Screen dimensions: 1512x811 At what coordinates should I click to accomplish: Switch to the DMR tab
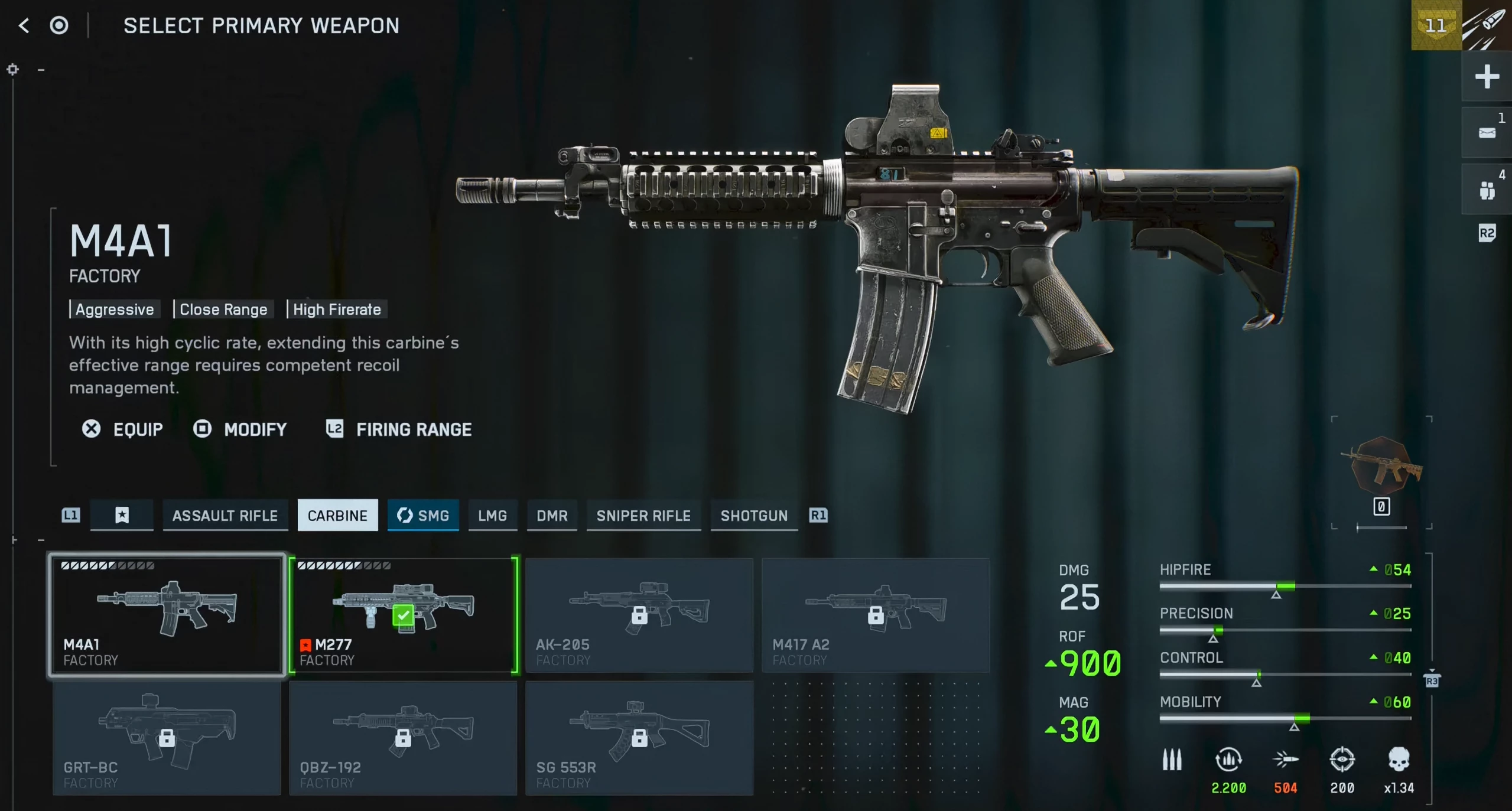pos(552,516)
